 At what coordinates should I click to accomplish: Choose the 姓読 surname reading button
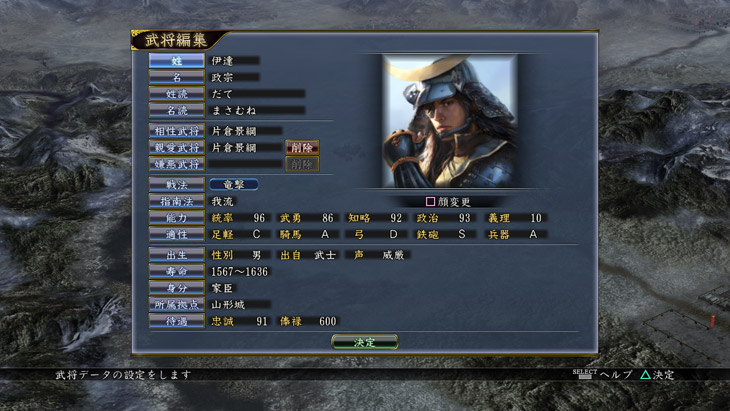click(x=177, y=94)
